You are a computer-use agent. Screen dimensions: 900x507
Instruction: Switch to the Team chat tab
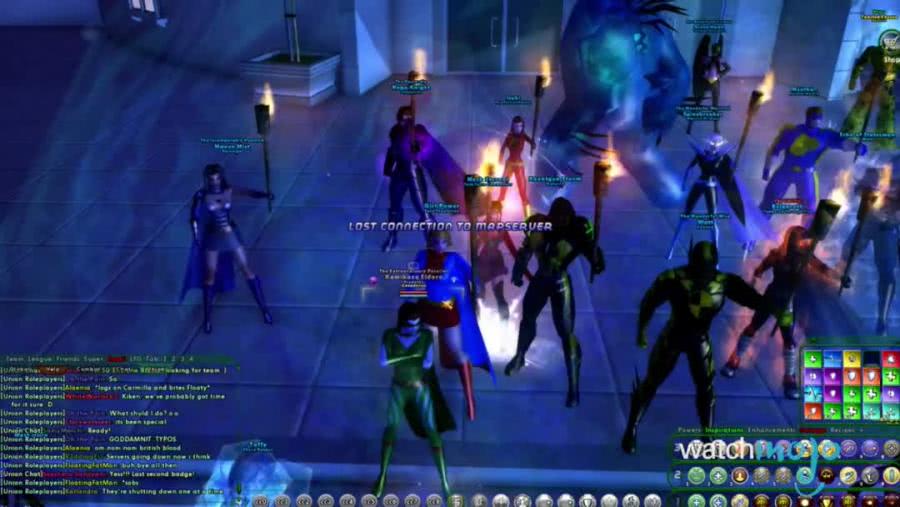pyautogui.click(x=15, y=358)
